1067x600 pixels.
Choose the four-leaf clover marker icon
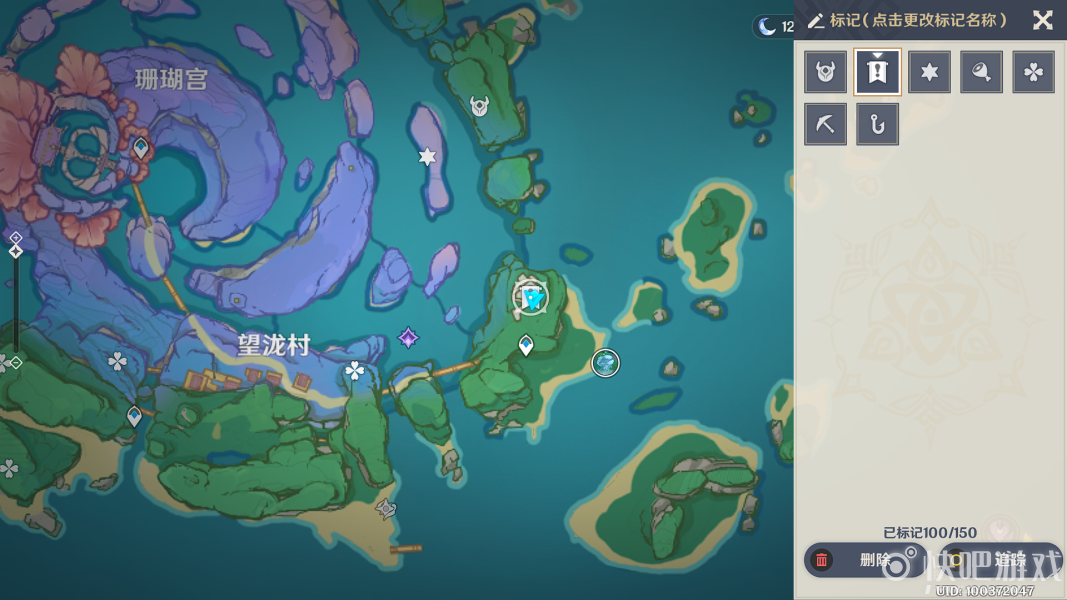point(1033,72)
